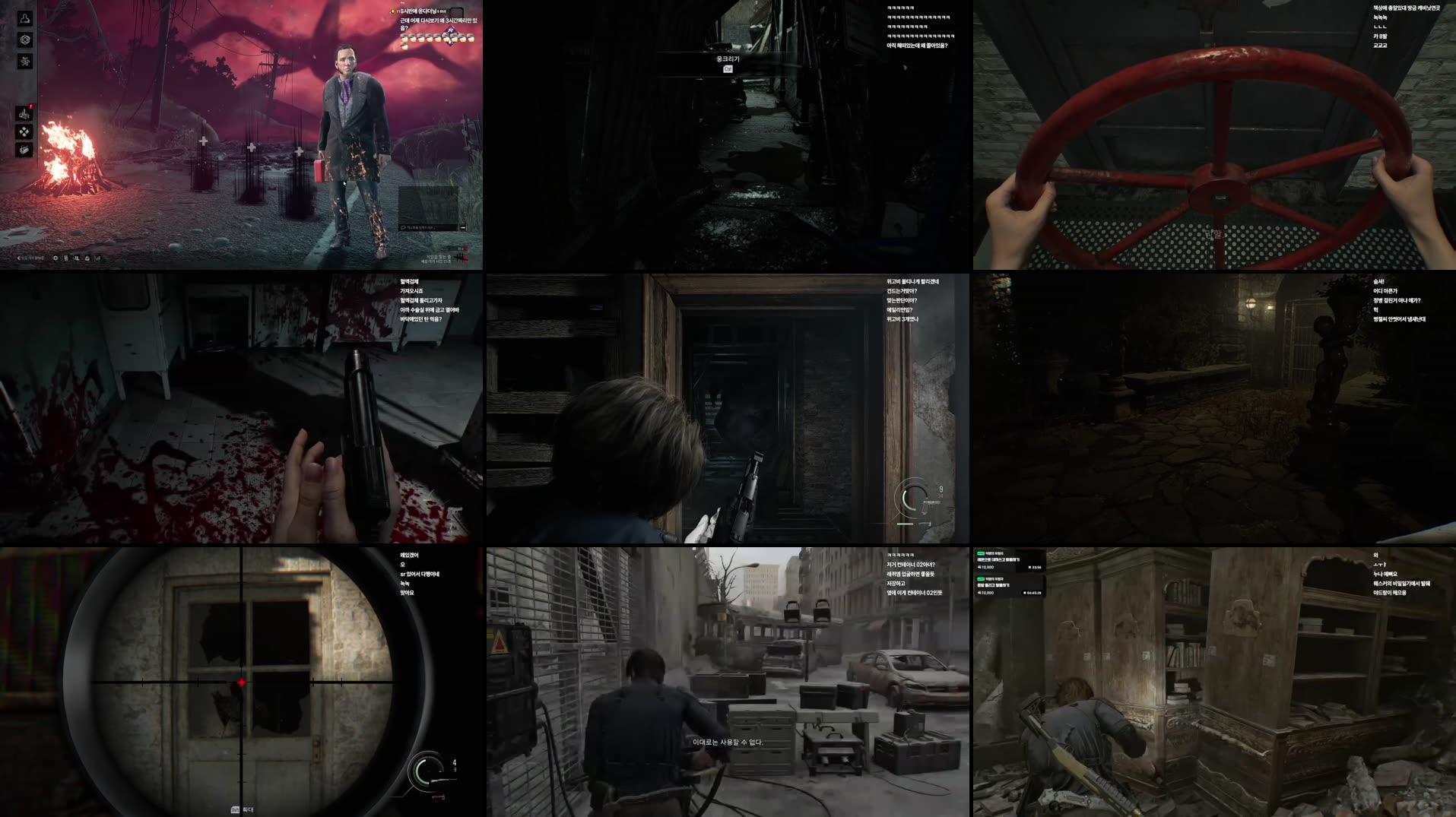Open settings via the gear icon in bottom toolbar
The image size is (1456, 817).
pyautogui.click(x=56, y=258)
